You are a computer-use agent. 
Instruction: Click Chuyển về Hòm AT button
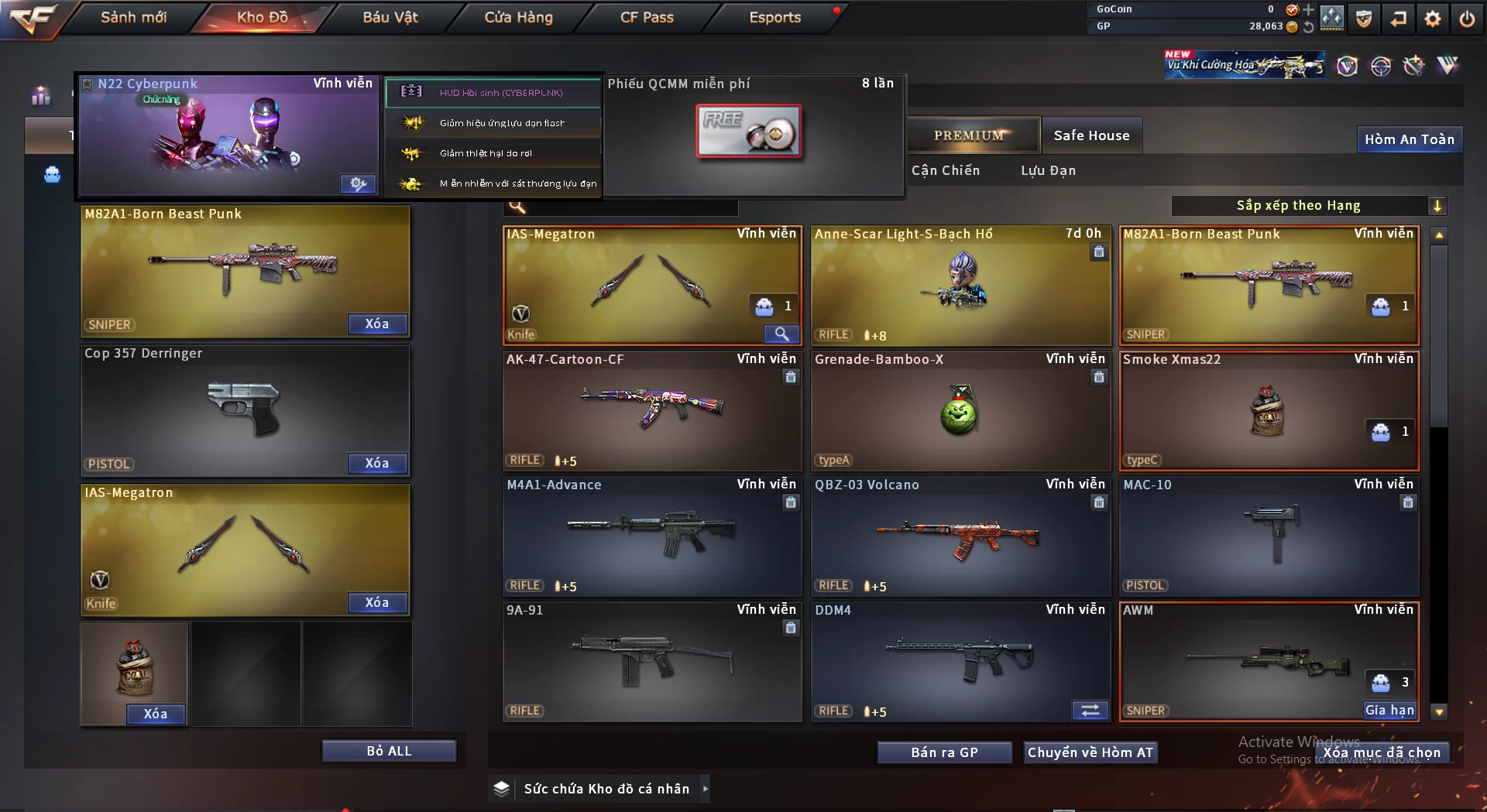(x=1090, y=752)
